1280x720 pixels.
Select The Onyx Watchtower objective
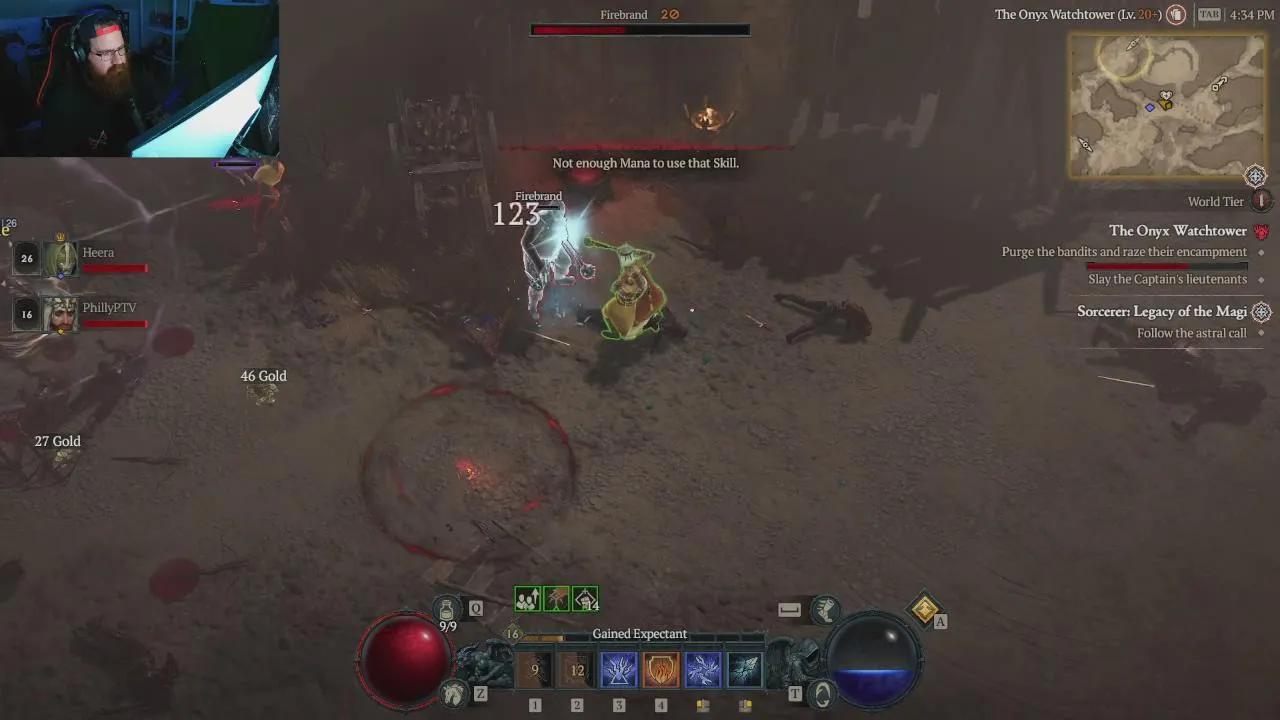pos(1177,231)
